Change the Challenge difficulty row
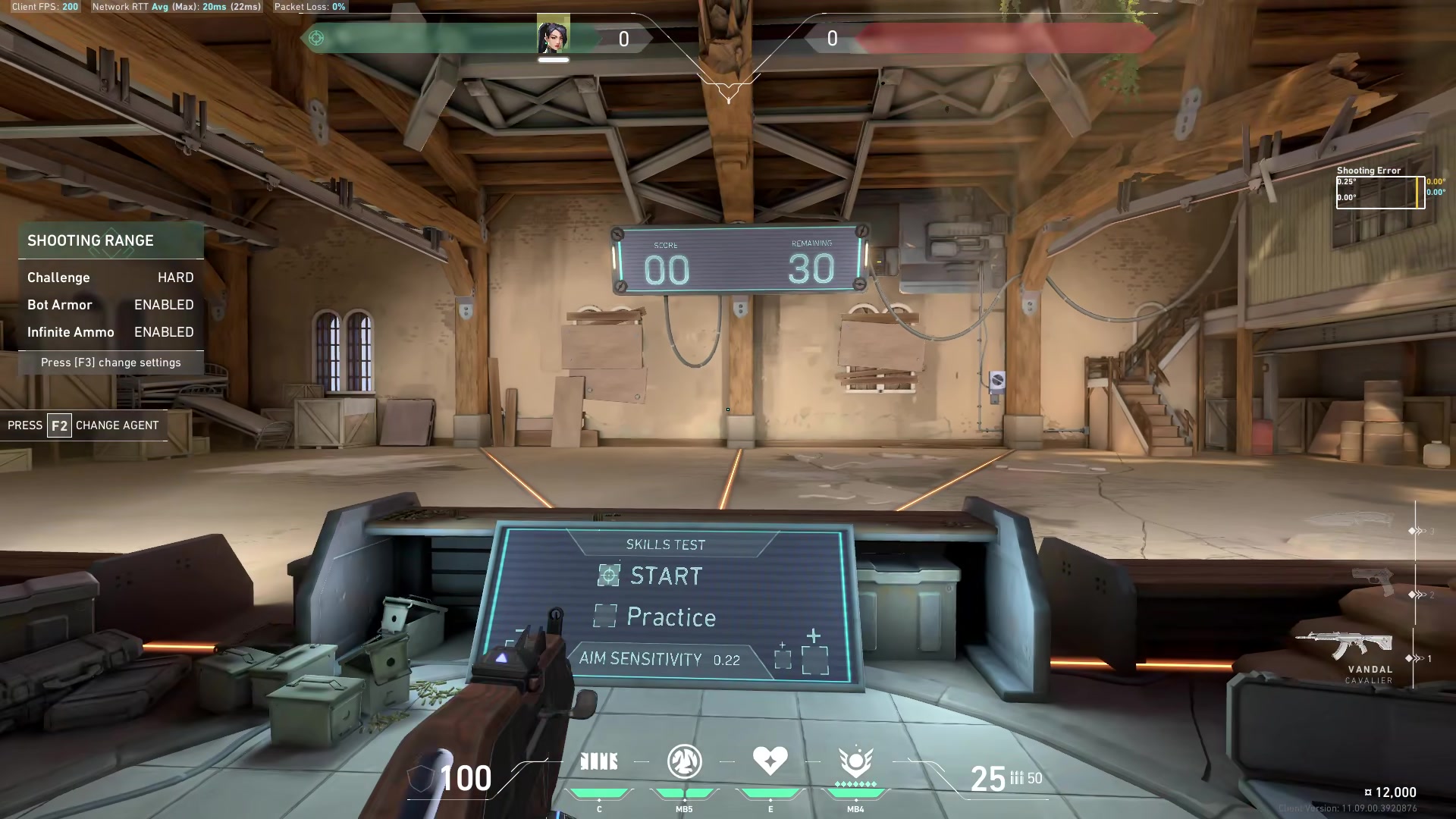Screen dimensions: 1456x819 pyautogui.click(x=111, y=278)
